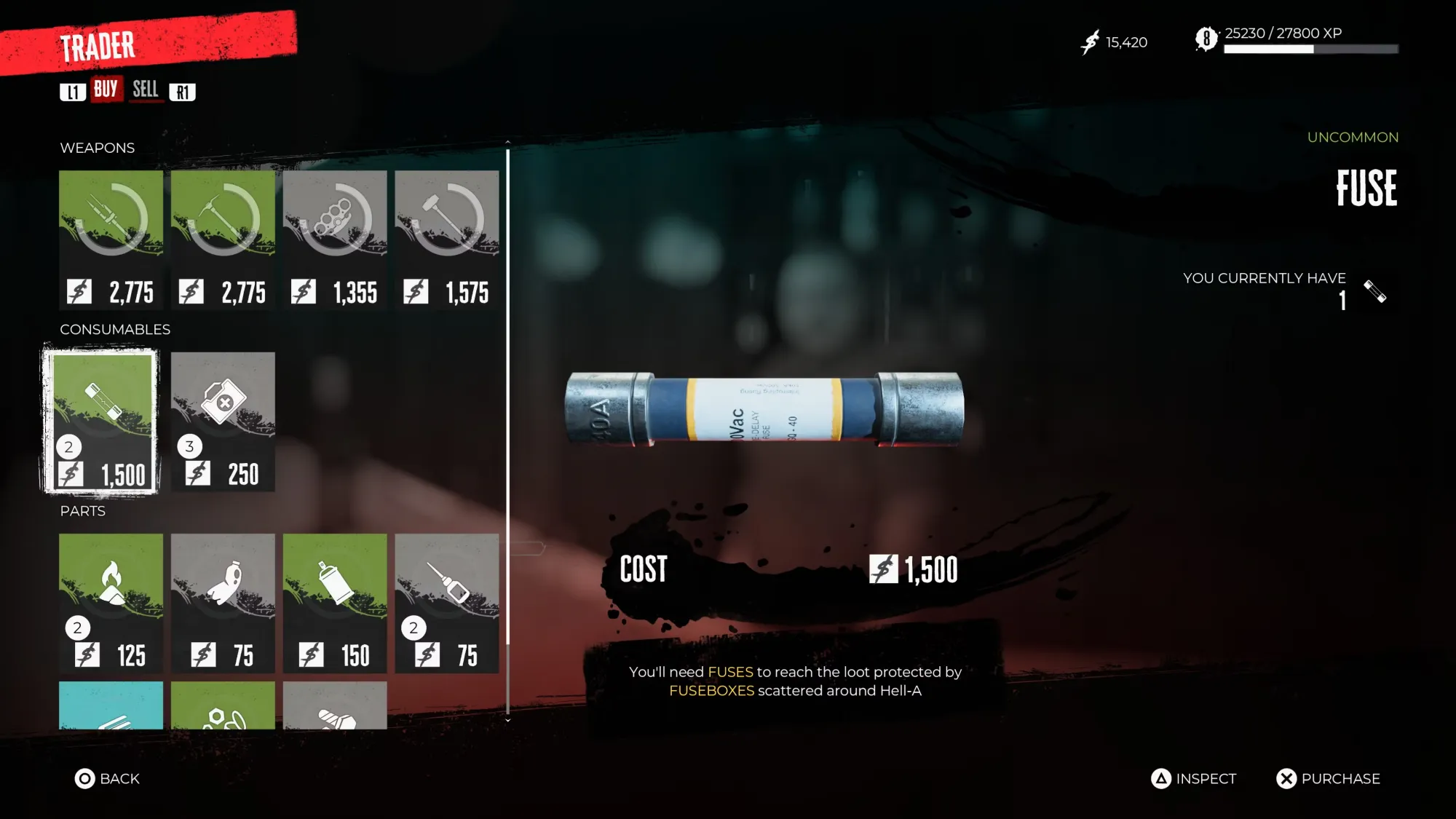The image size is (1456, 819).
Task: Choose the pickaxe weapon tile
Action: click(223, 239)
